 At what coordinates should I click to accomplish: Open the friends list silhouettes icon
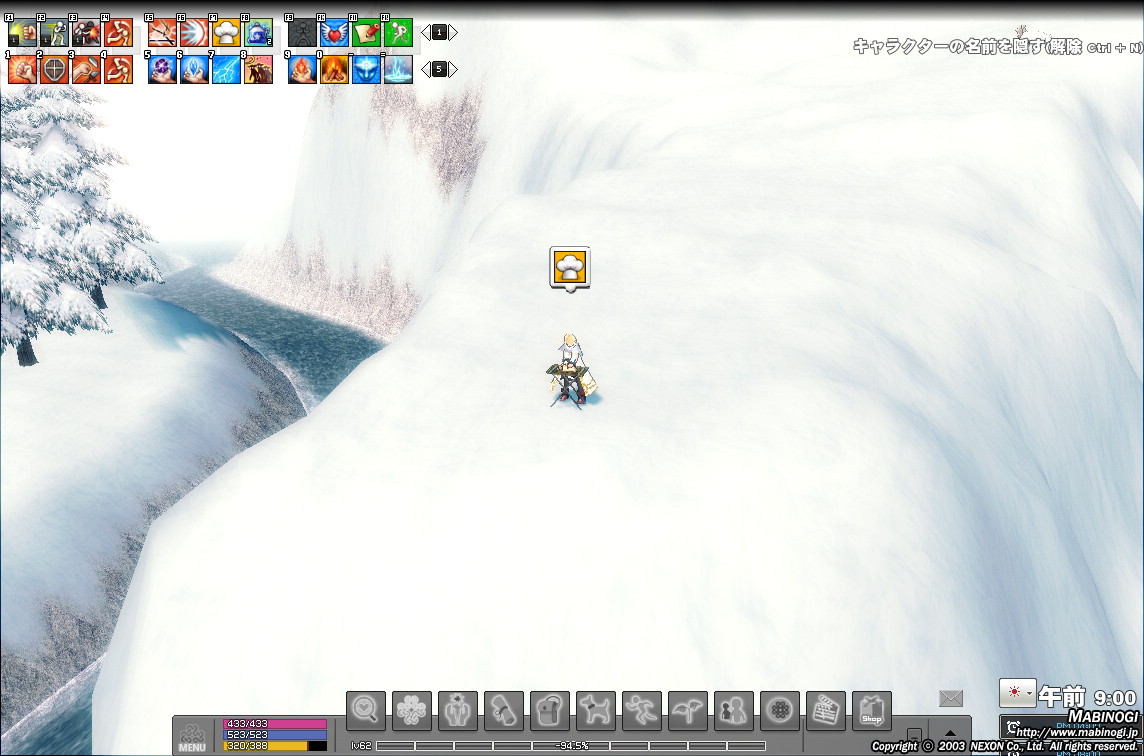pos(733,711)
